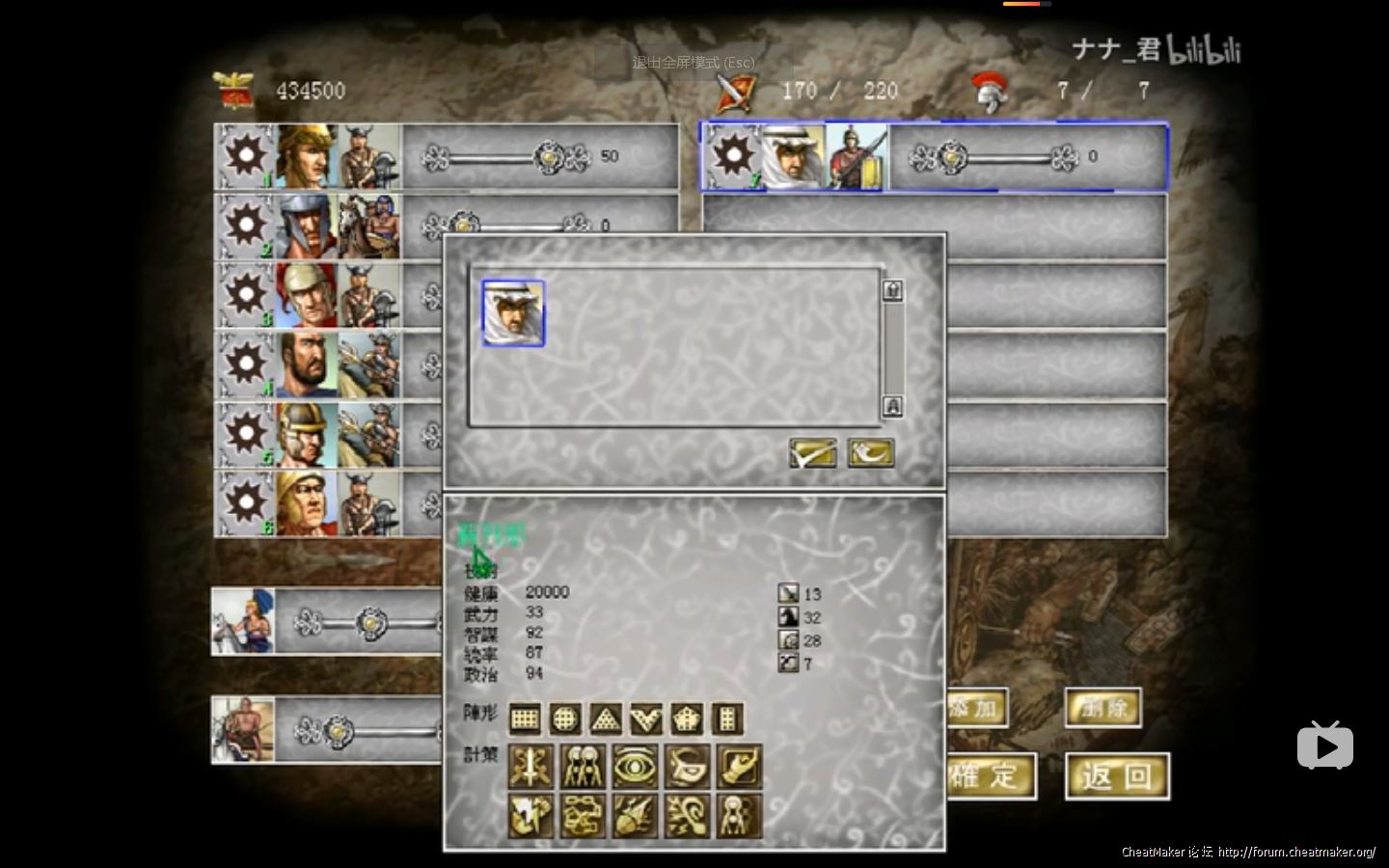Select the white-headscarf general portrait in the list
This screenshot has height=868, width=1389.
pyautogui.click(x=513, y=313)
